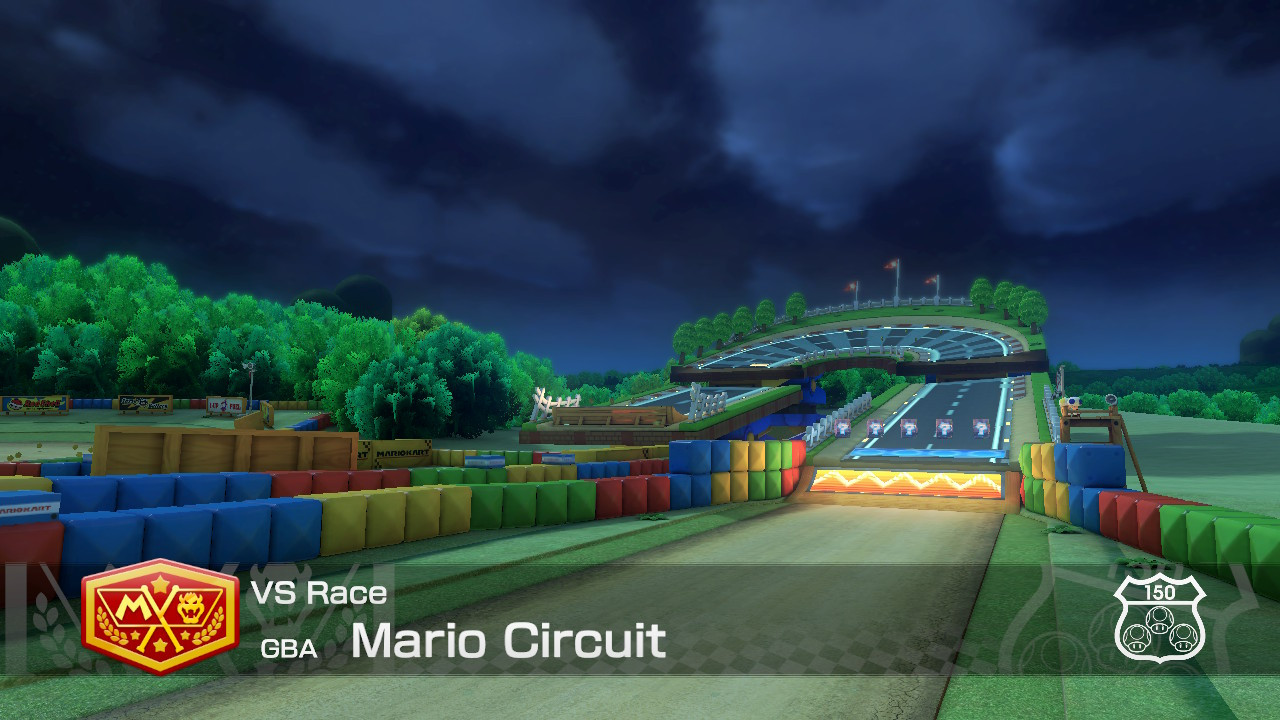Select the star atop the red crest

[159, 584]
